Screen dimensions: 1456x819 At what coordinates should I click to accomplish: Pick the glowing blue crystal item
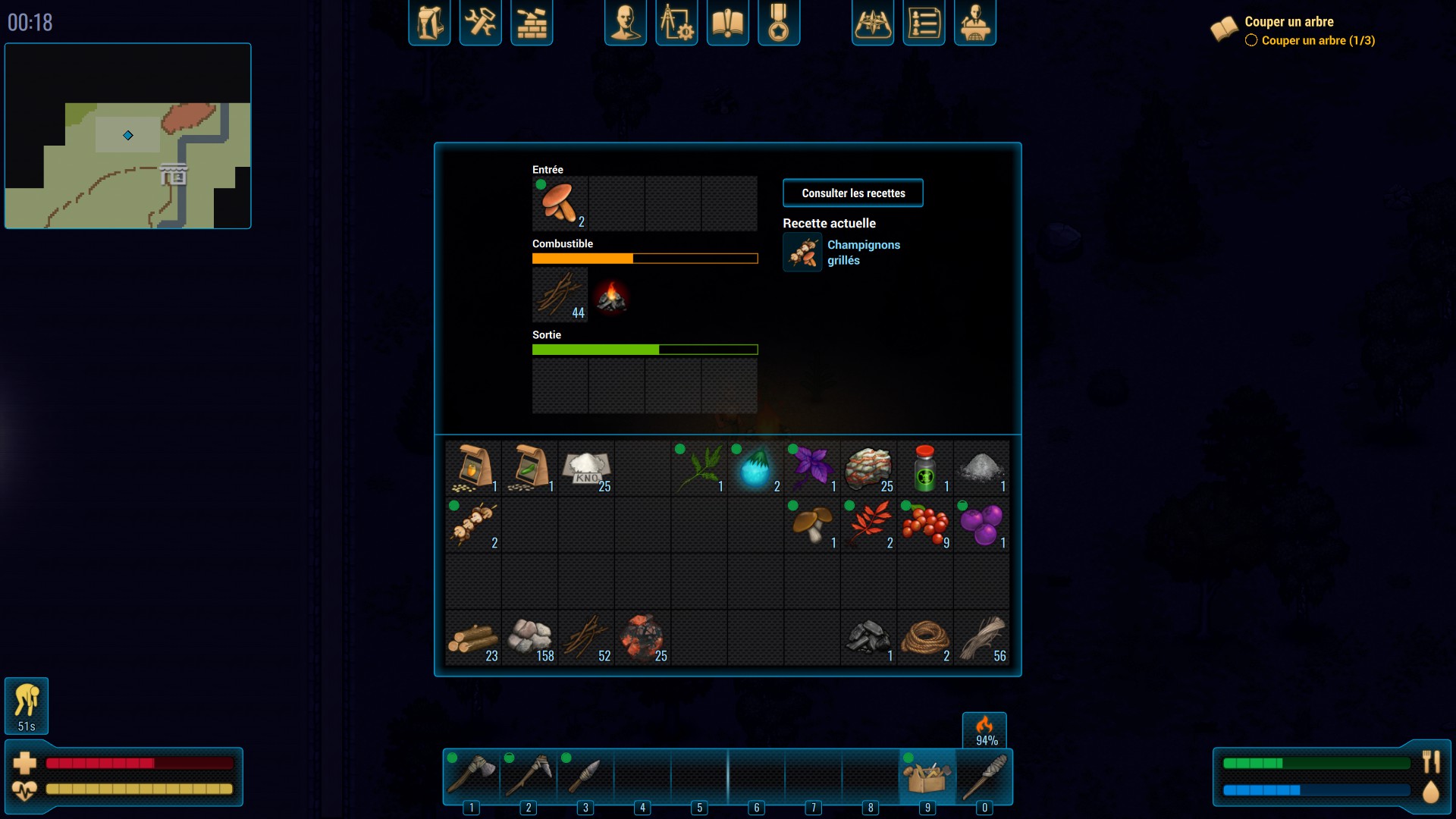click(x=755, y=468)
